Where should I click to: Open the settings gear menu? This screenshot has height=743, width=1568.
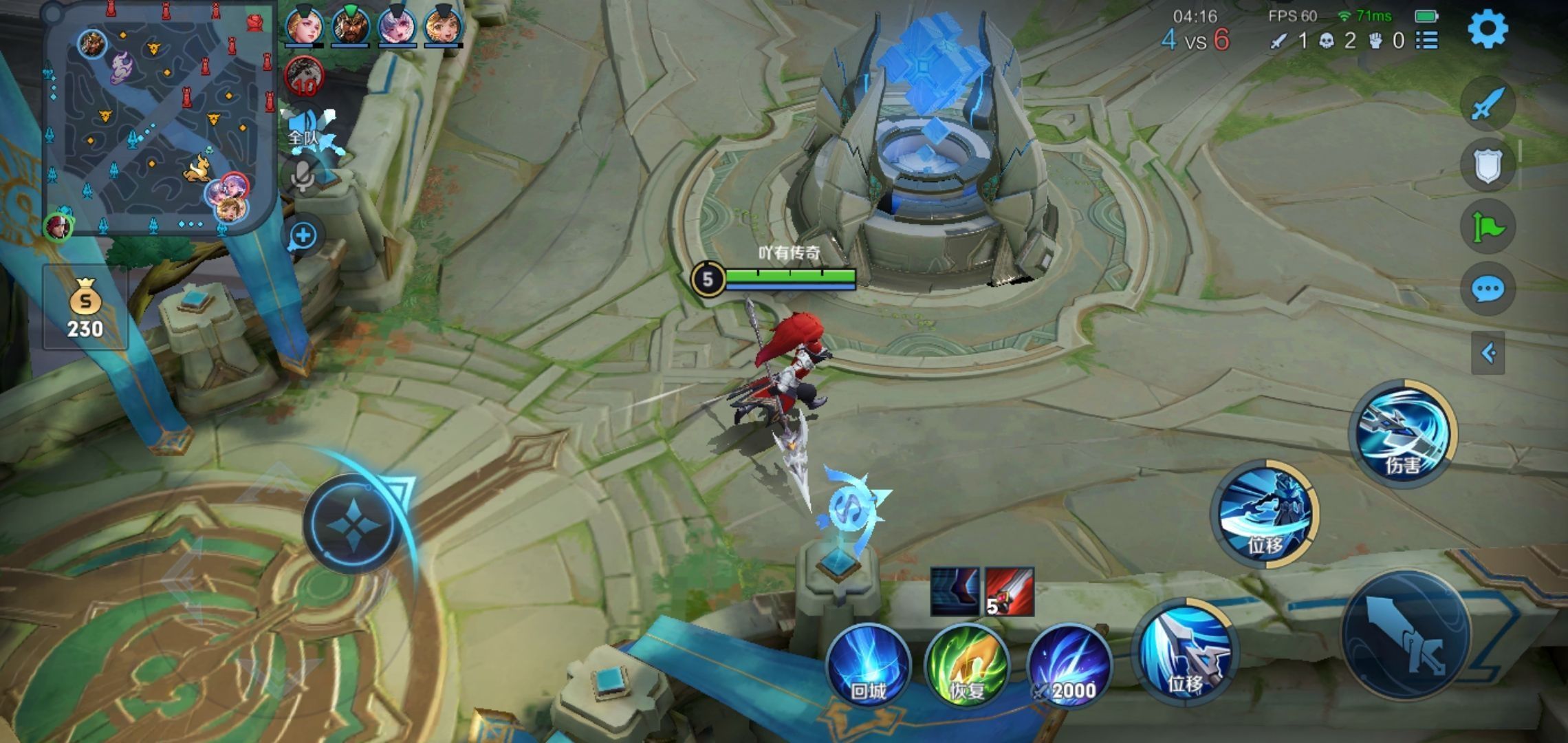(x=1488, y=29)
